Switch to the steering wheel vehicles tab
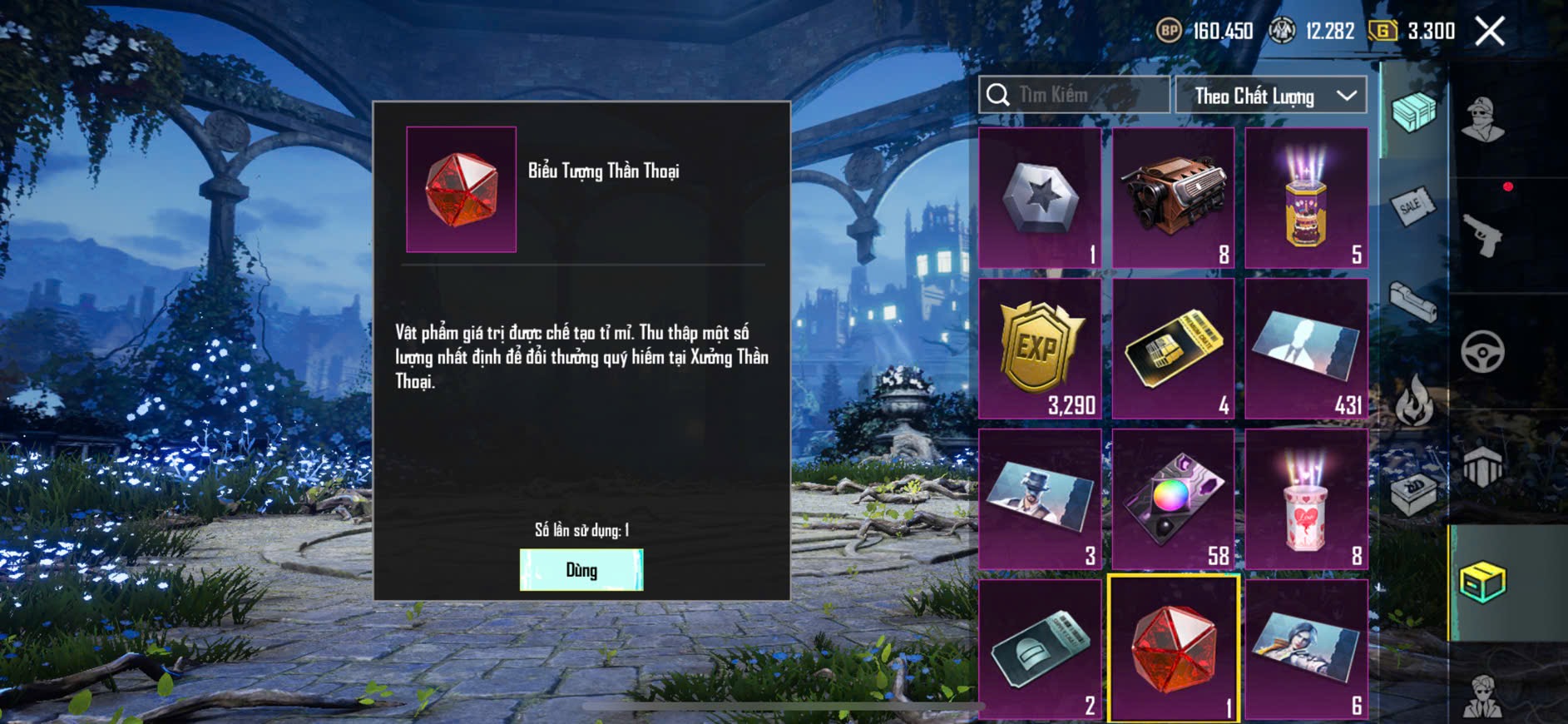Viewport: 1568px width, 724px height. 1482,351
